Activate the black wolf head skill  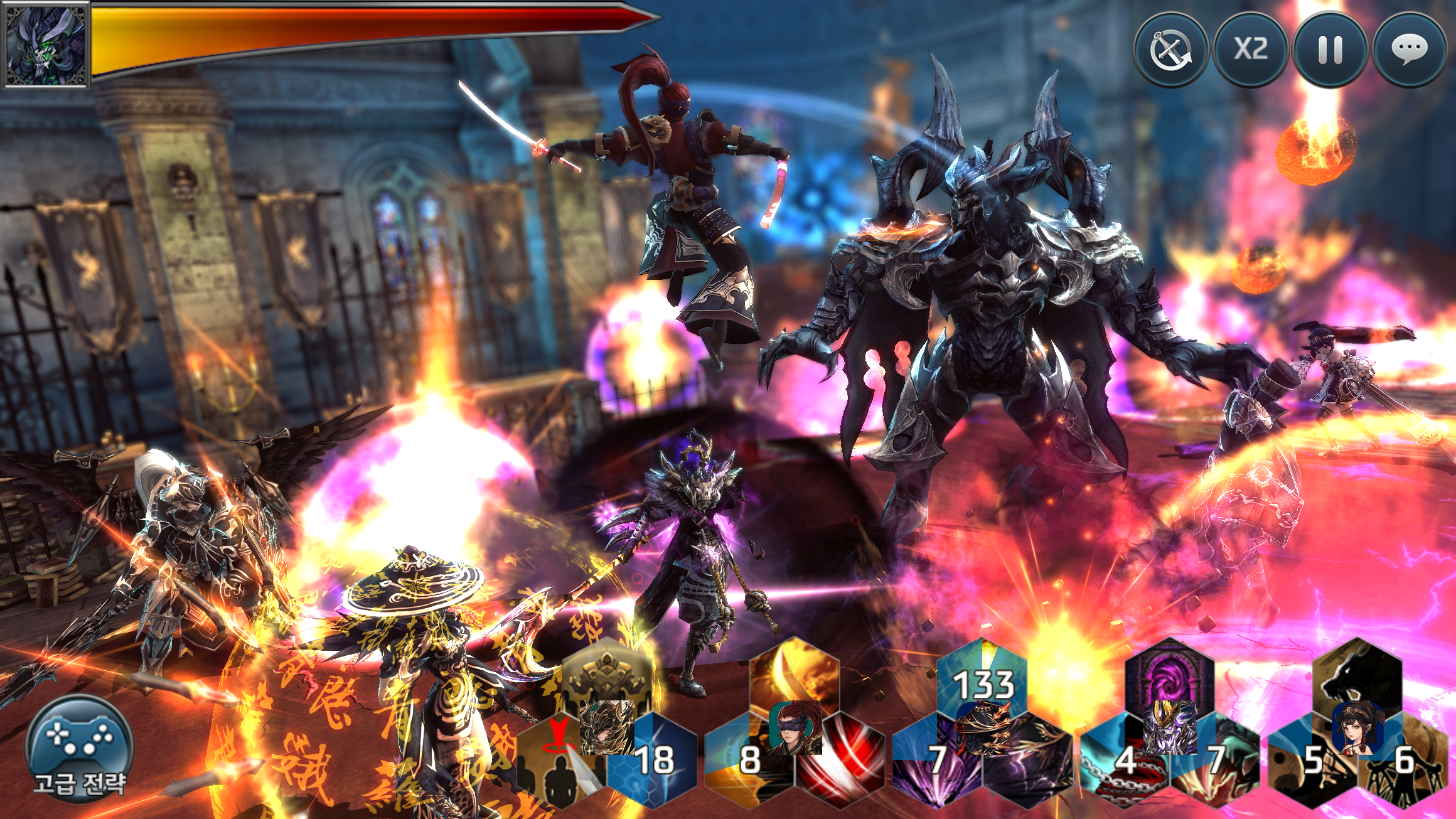(x=1357, y=675)
